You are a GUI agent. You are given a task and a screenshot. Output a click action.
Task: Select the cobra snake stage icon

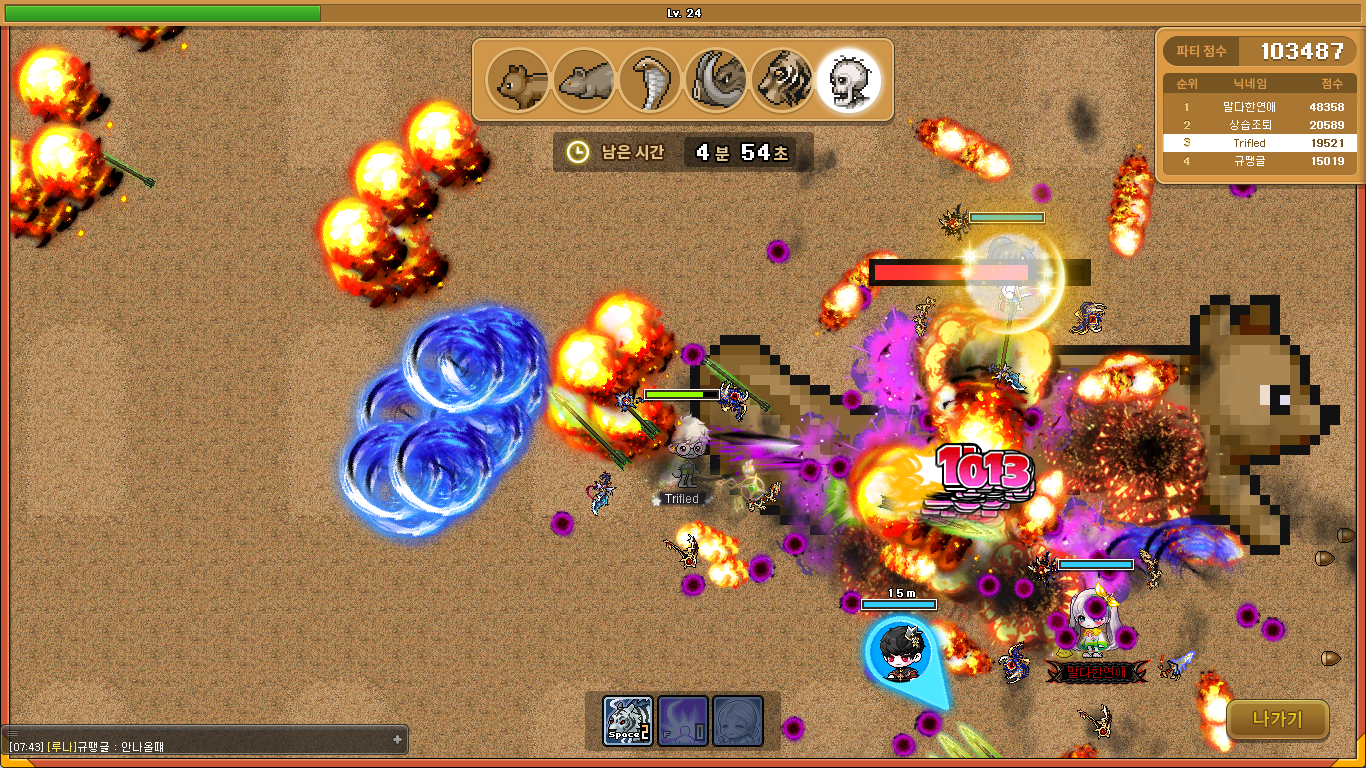click(x=649, y=81)
